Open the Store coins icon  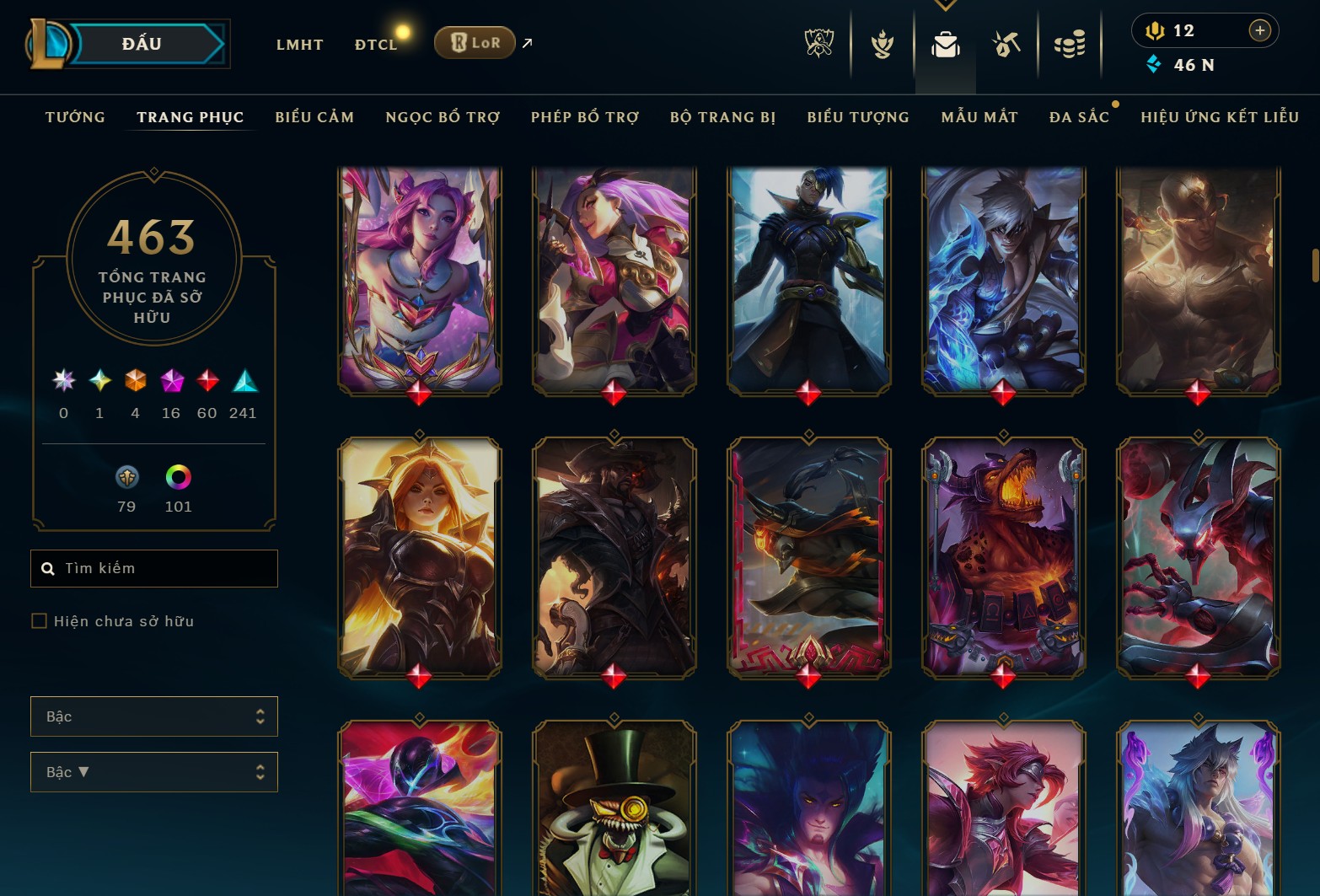click(x=1069, y=44)
